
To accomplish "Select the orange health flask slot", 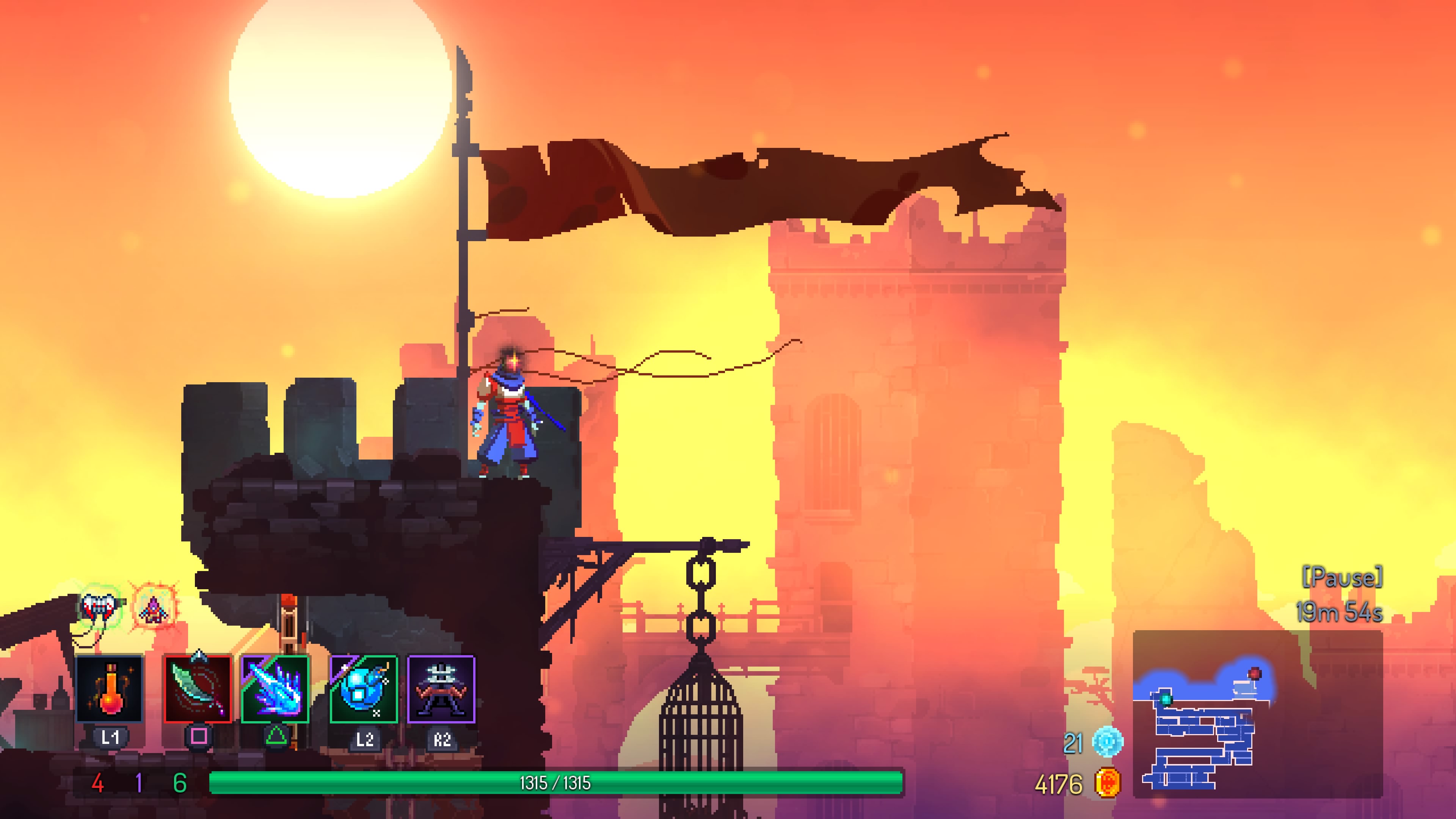I will point(109,689).
